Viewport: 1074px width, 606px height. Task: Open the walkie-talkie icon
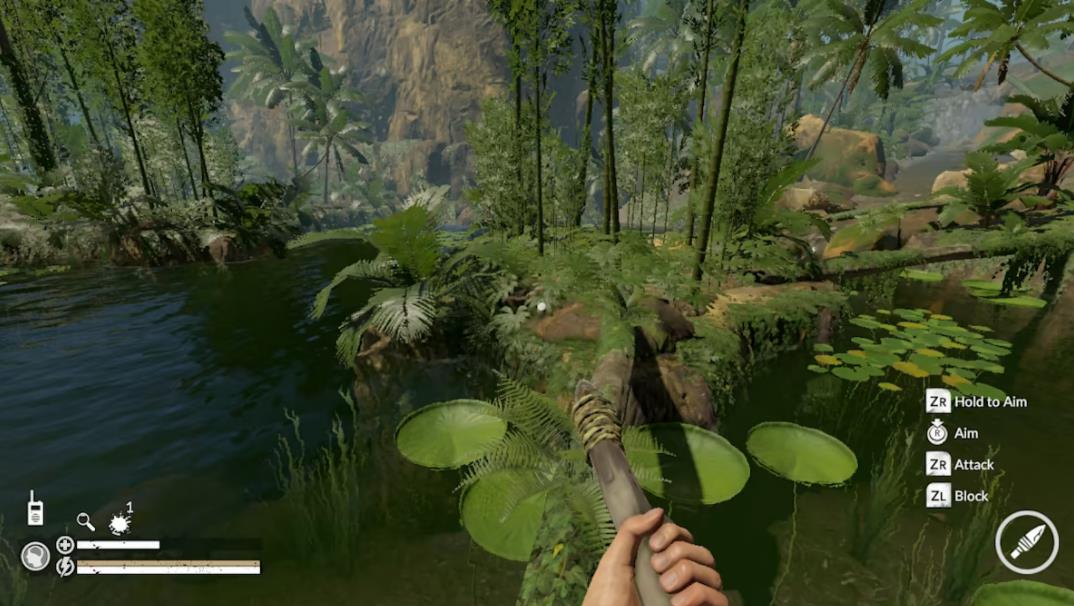click(33, 508)
